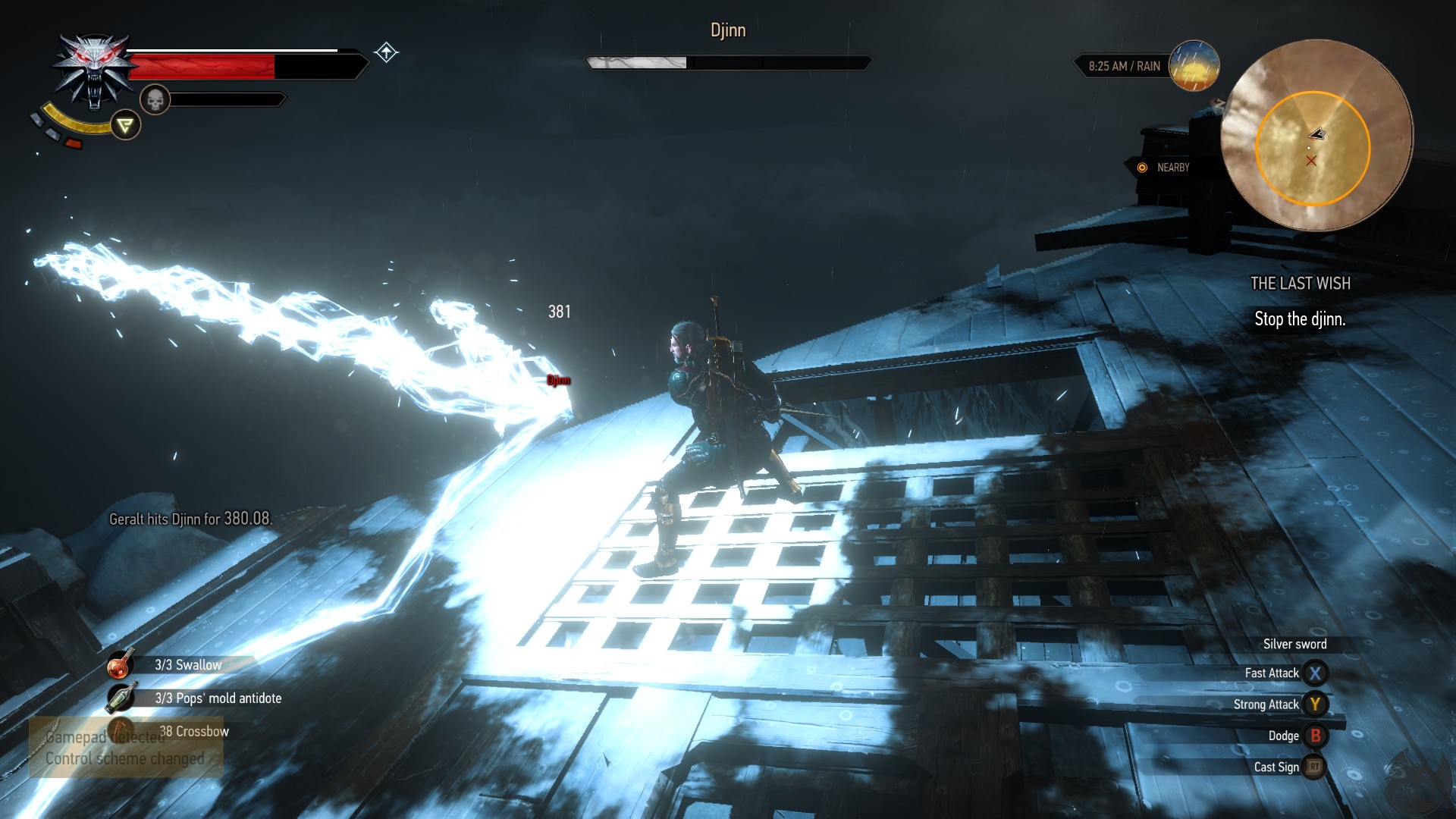The image size is (1456, 819).
Task: Click the rain weather icon
Action: (1194, 66)
